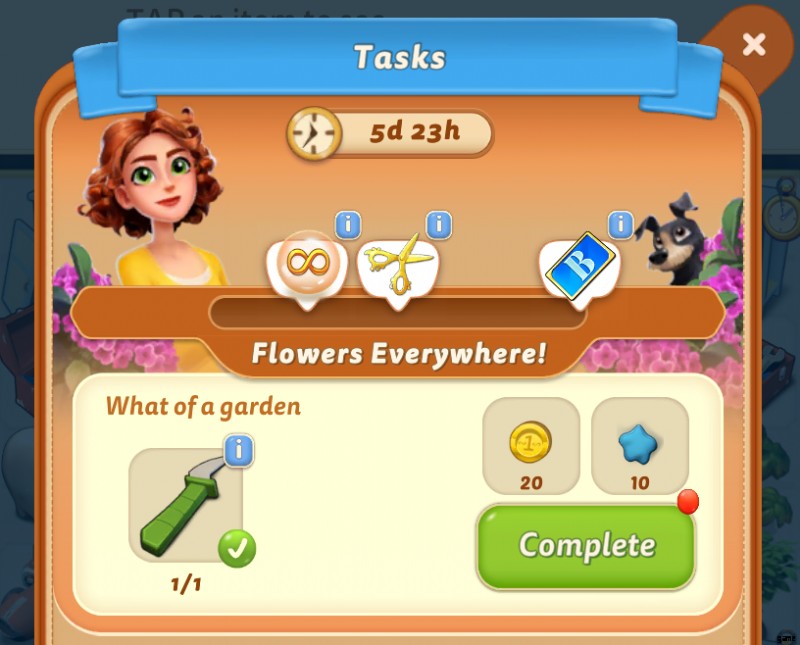This screenshot has width=800, height=645.
Task: Open info for the green pruning knife
Action: [238, 450]
